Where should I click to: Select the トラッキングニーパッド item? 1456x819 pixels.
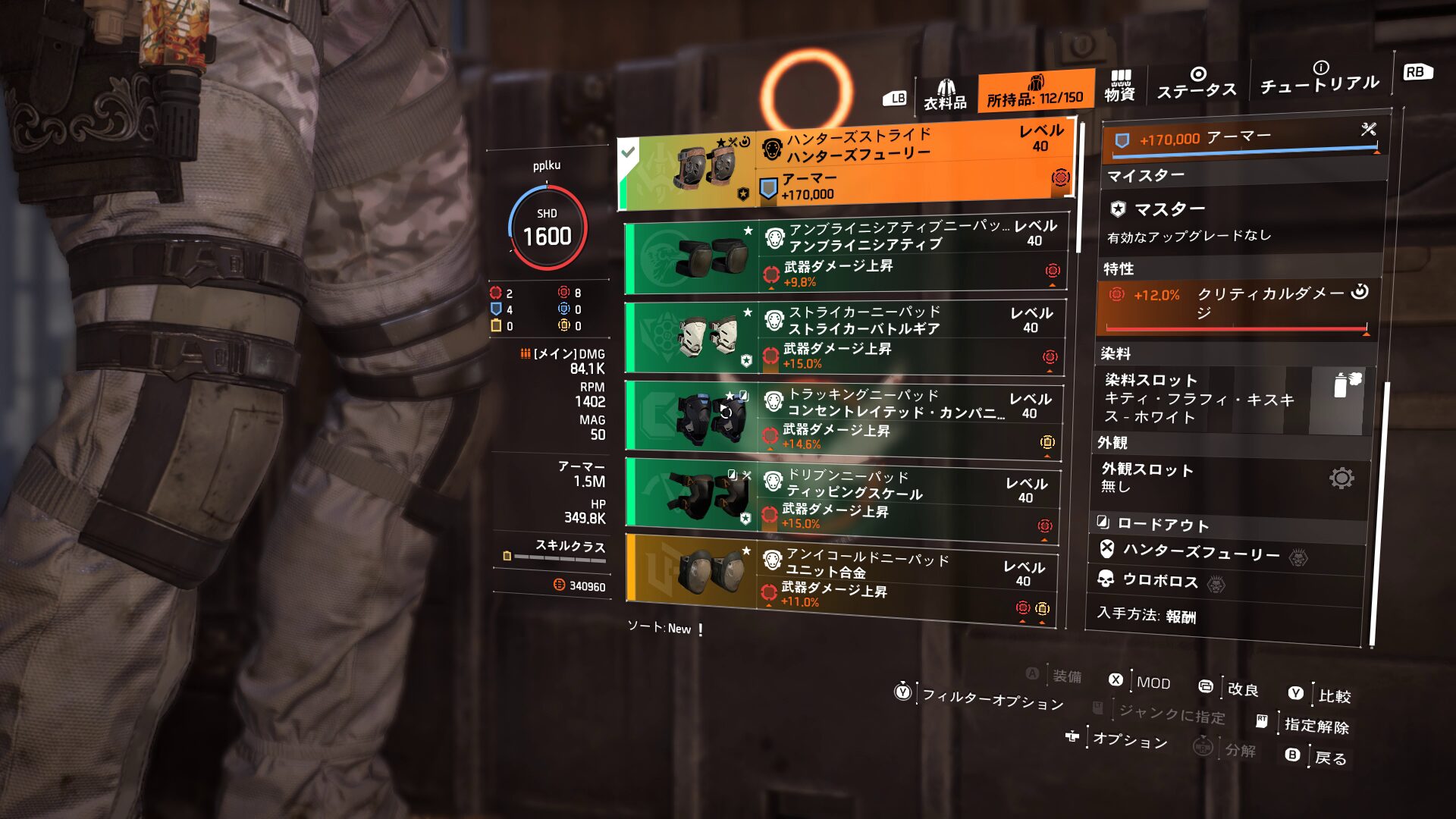[843, 419]
